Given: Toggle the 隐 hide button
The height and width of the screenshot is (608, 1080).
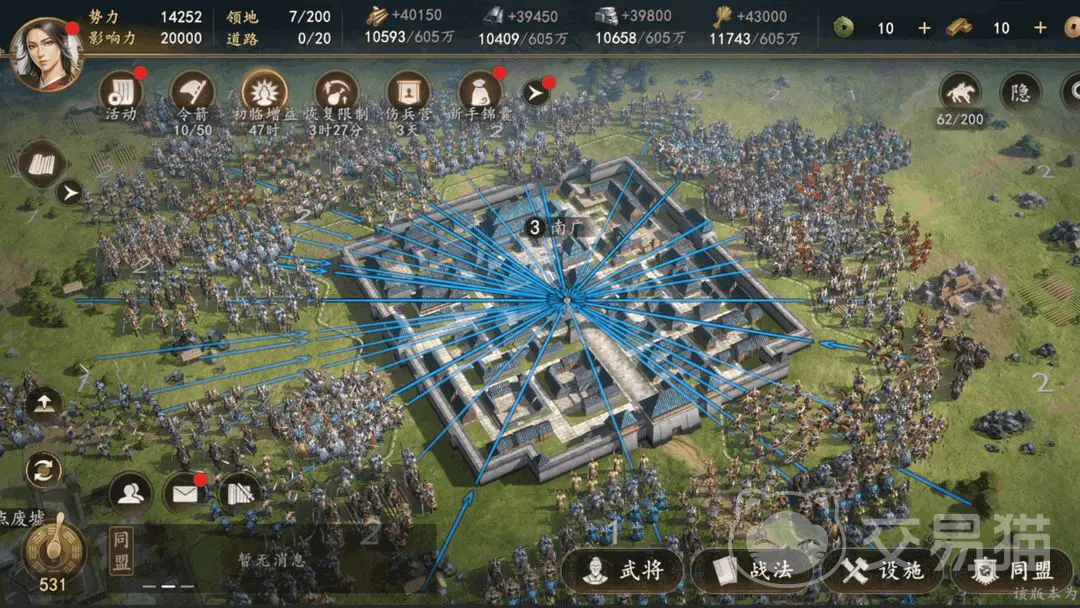Looking at the screenshot, I should pyautogui.click(x=1021, y=92).
